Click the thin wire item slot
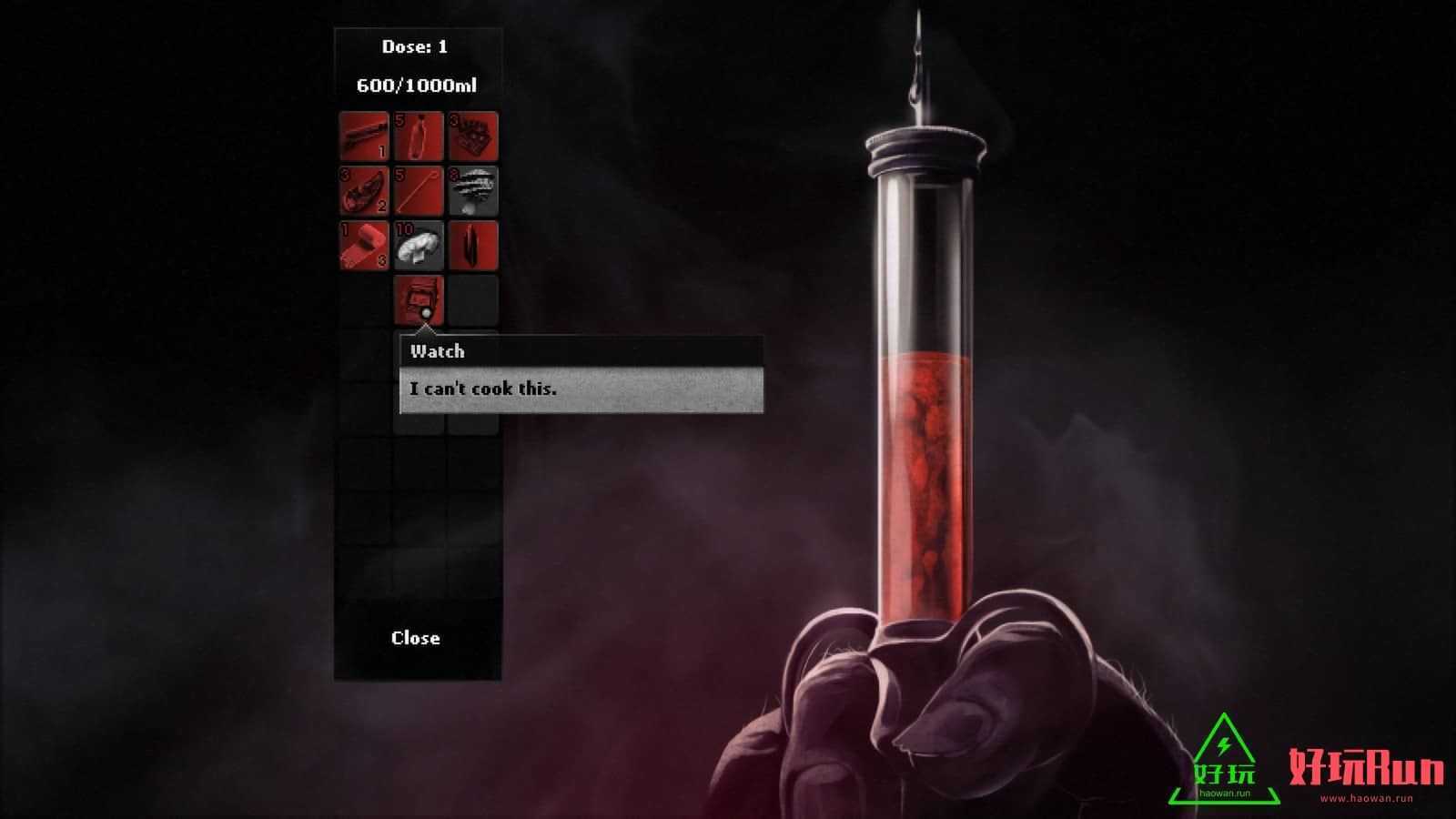This screenshot has height=819, width=1456. click(419, 191)
